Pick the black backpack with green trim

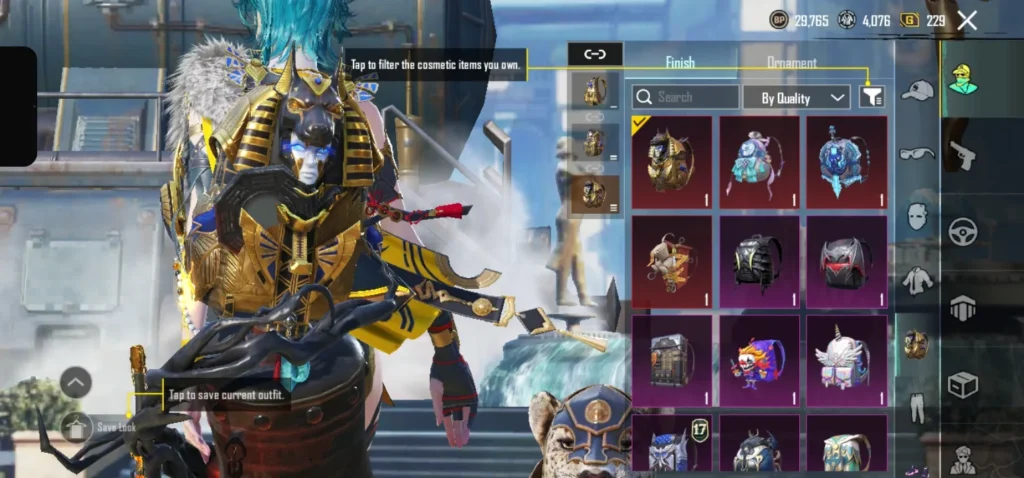(759, 260)
